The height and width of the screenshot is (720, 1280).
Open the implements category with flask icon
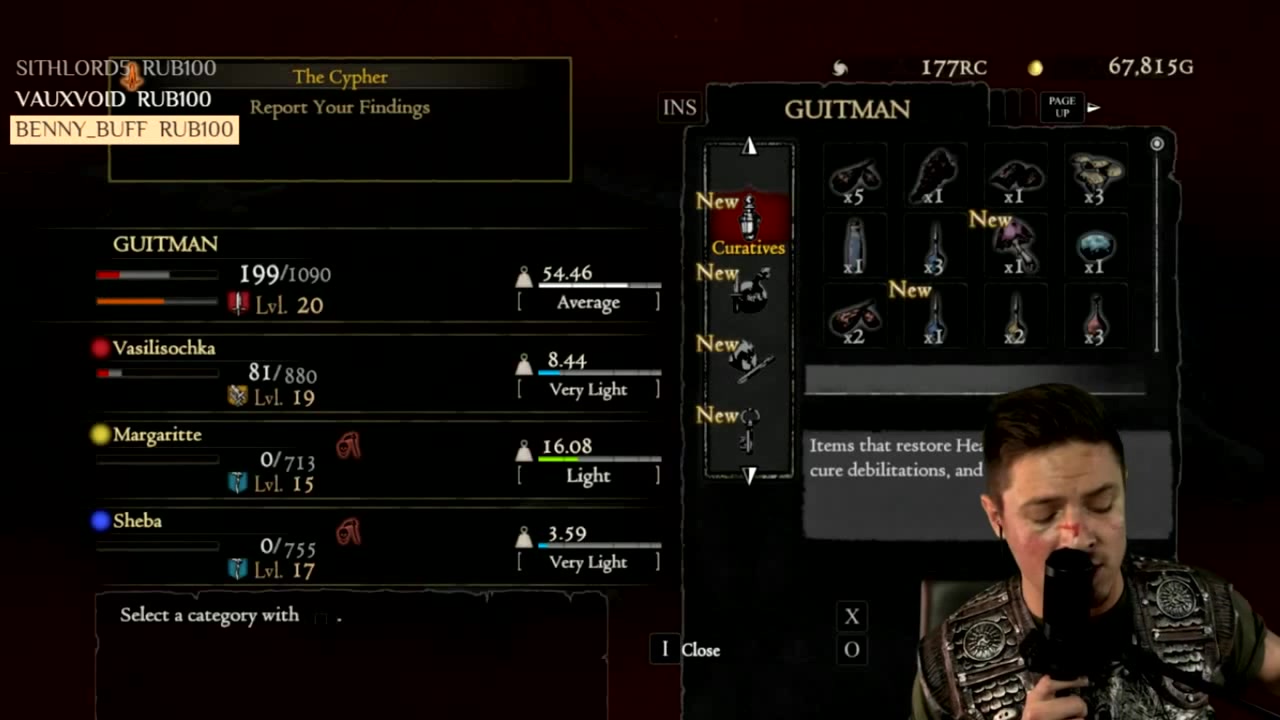(x=749, y=291)
